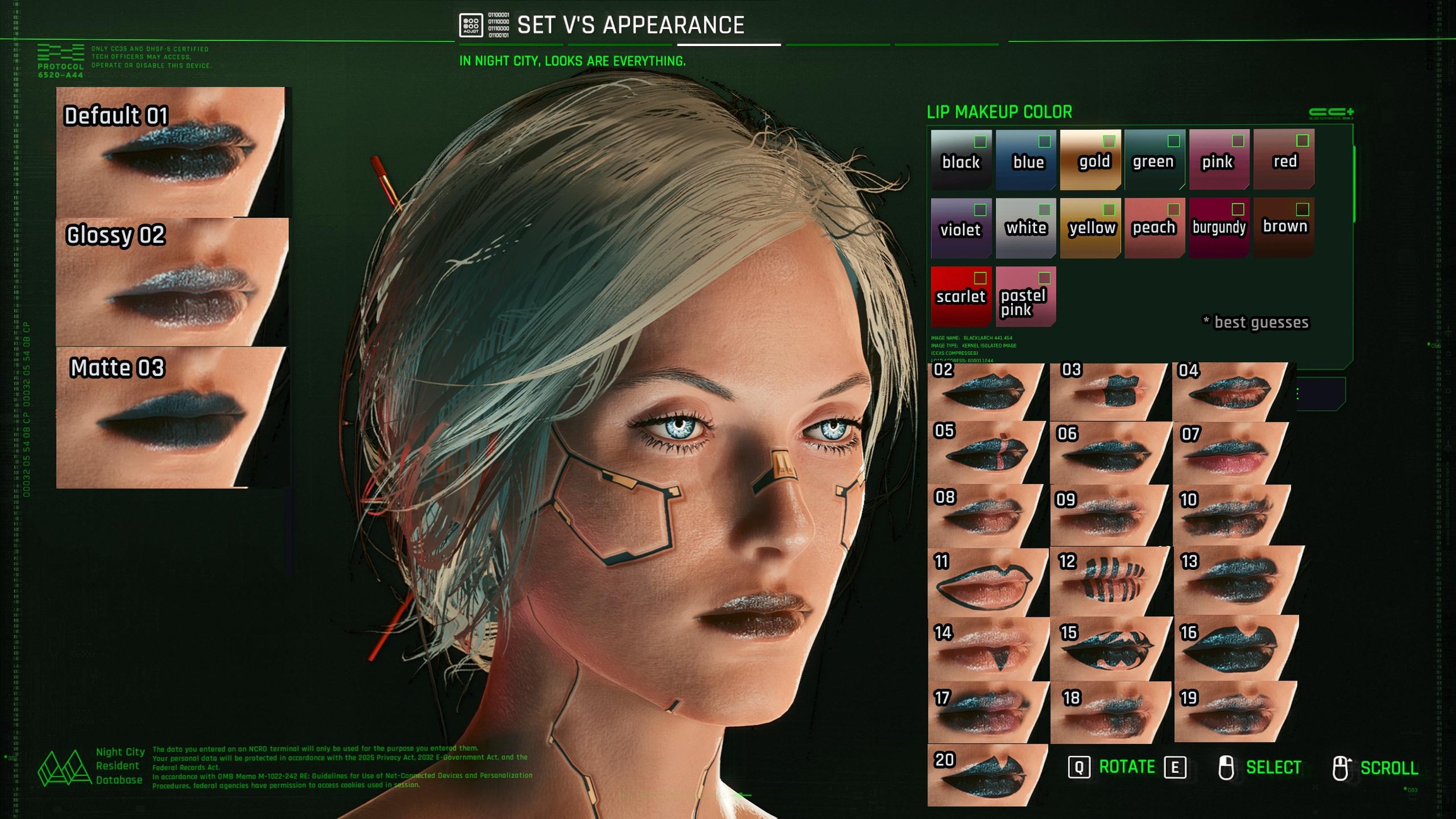
Task: Choose the outlined lip style 11
Action: pos(987,582)
